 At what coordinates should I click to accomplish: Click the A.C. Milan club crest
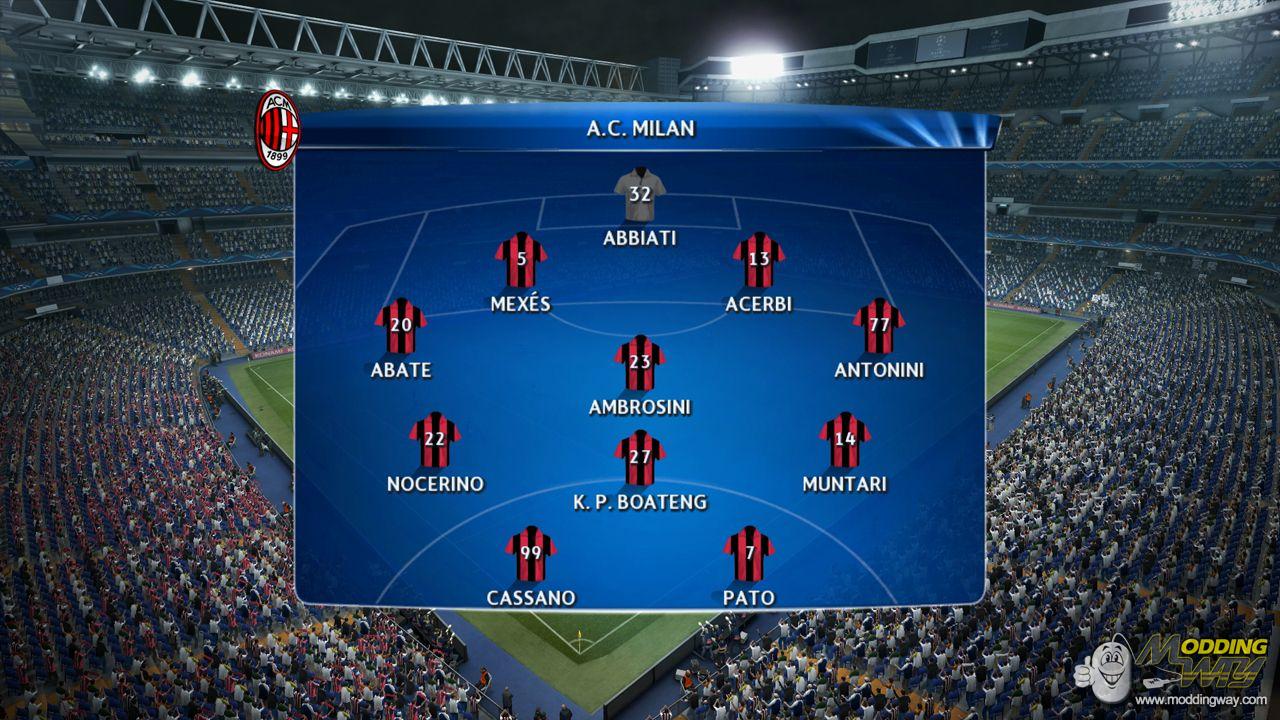coord(277,129)
